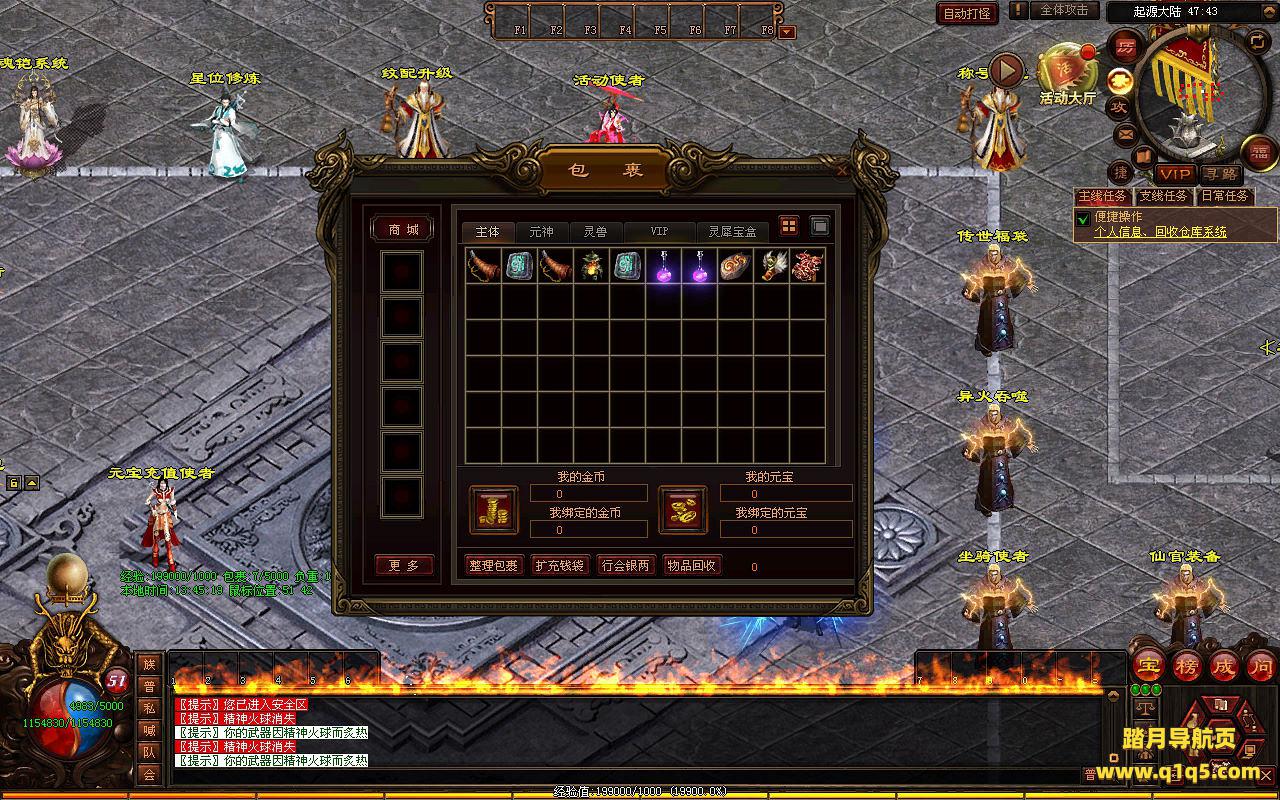Select the lantern item in the bag

point(591,266)
